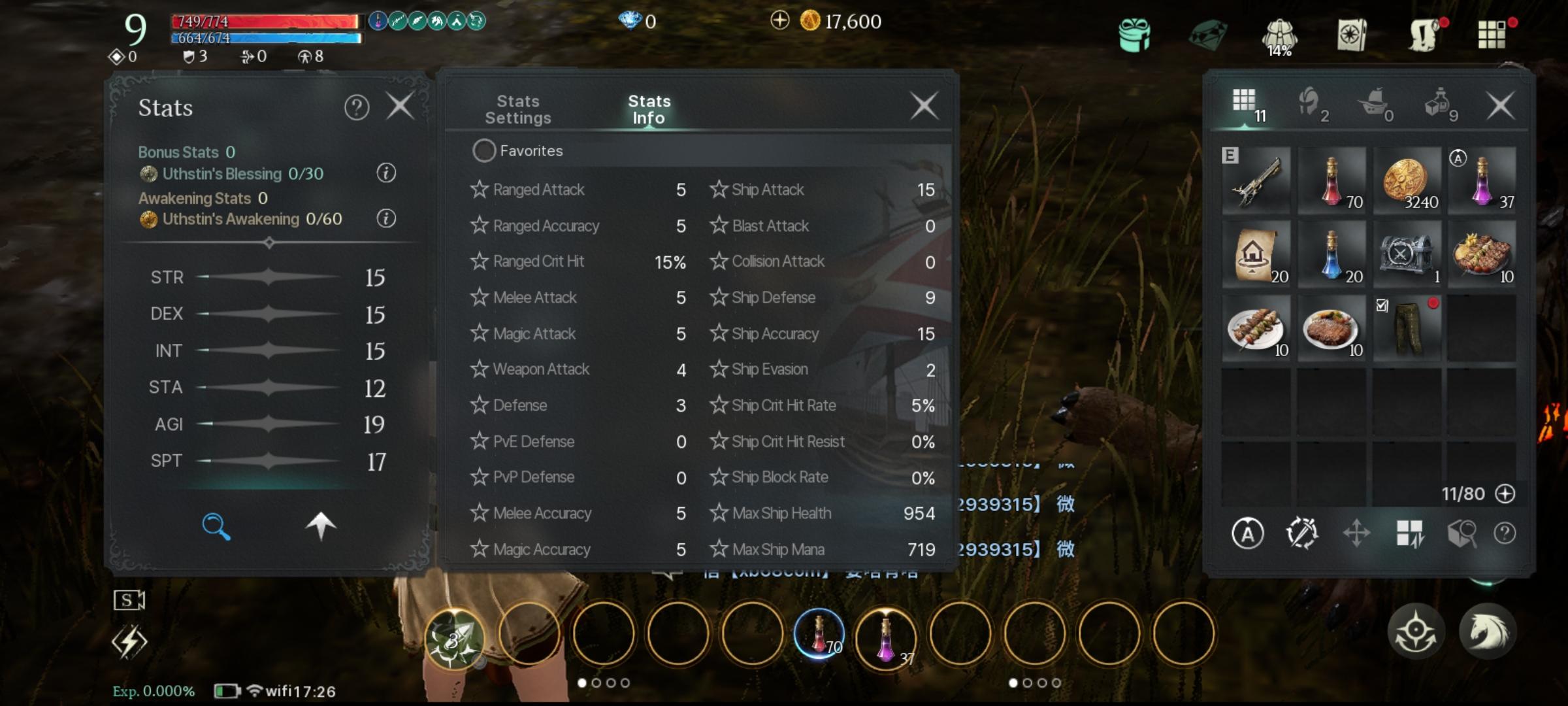Expand inventory capacity with plus button
Screen dimensions: 1568x706
tap(1505, 494)
